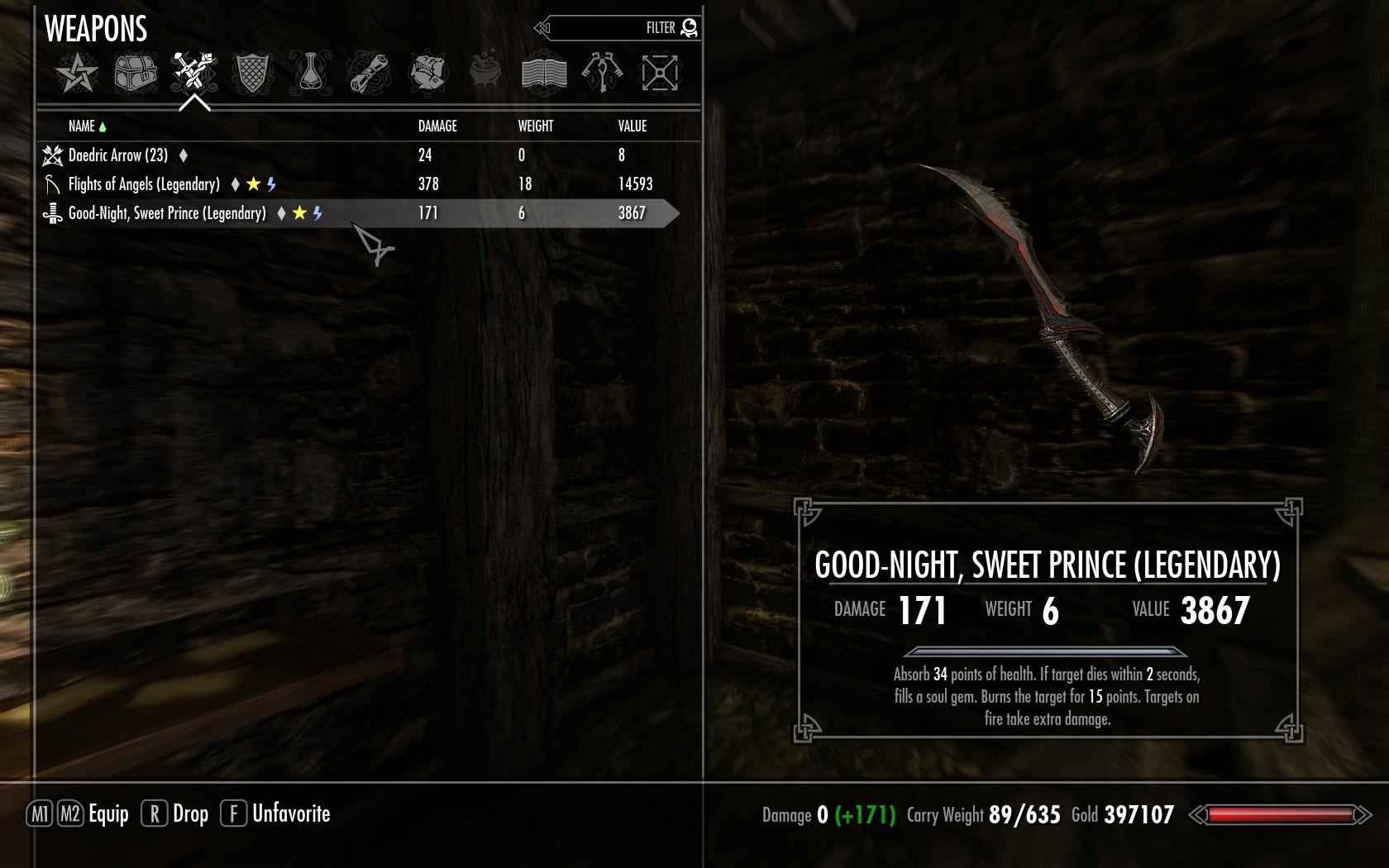Click into the Filter search box
1389x868 pixels.
click(x=616, y=28)
